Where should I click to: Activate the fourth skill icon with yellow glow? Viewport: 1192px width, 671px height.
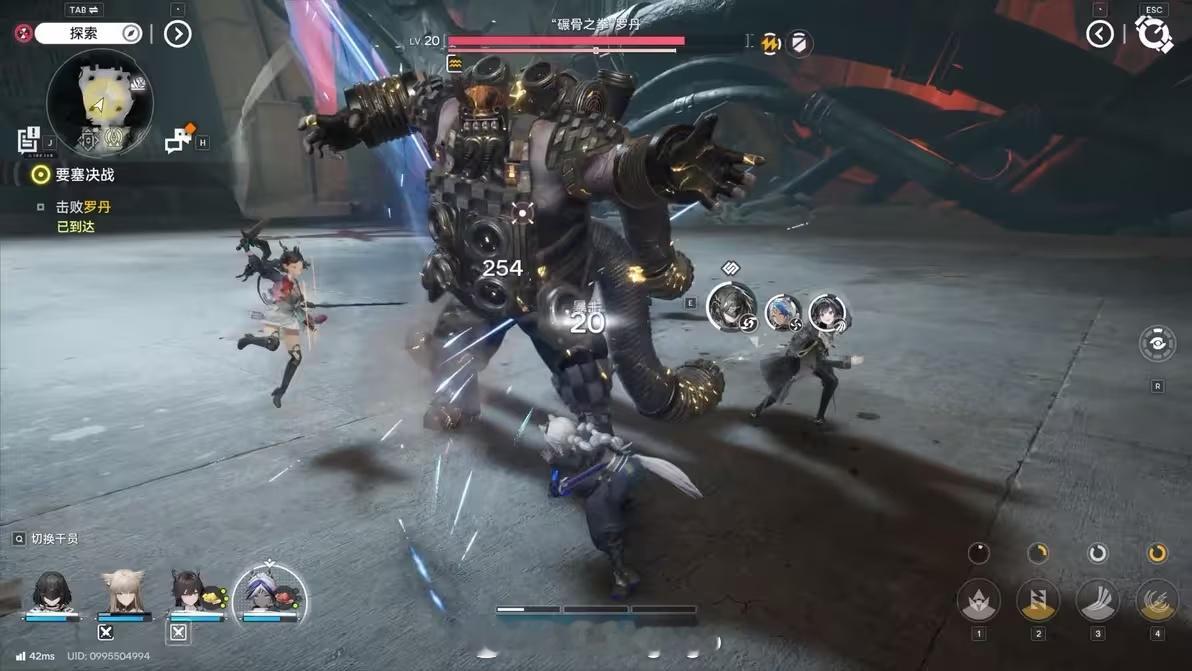(x=1157, y=600)
